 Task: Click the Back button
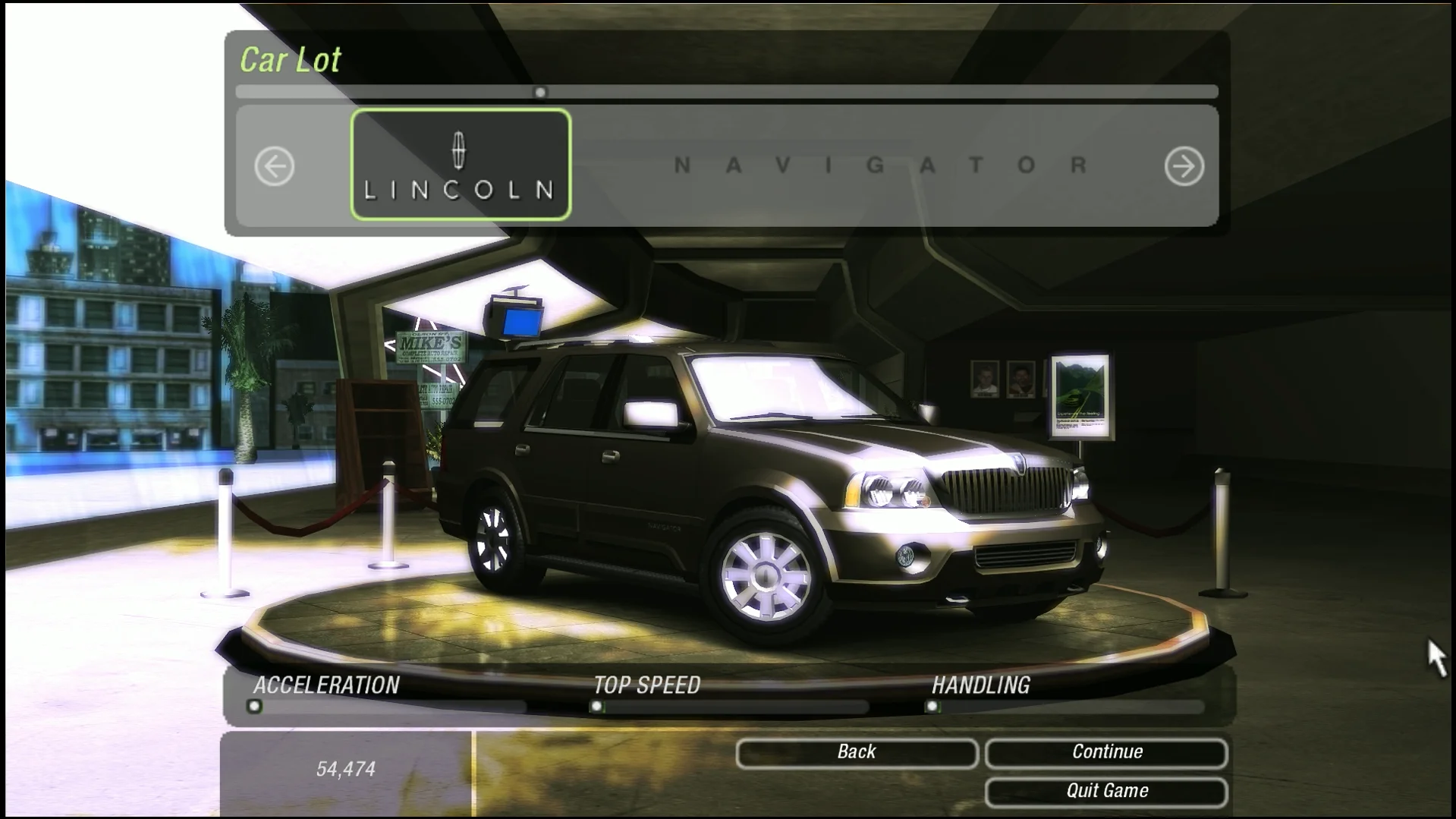pos(856,752)
